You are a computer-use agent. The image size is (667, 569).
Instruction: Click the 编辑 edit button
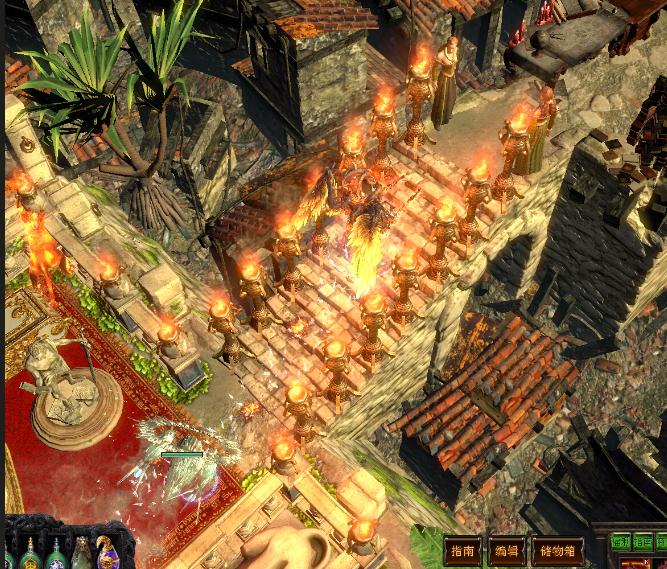(507, 551)
